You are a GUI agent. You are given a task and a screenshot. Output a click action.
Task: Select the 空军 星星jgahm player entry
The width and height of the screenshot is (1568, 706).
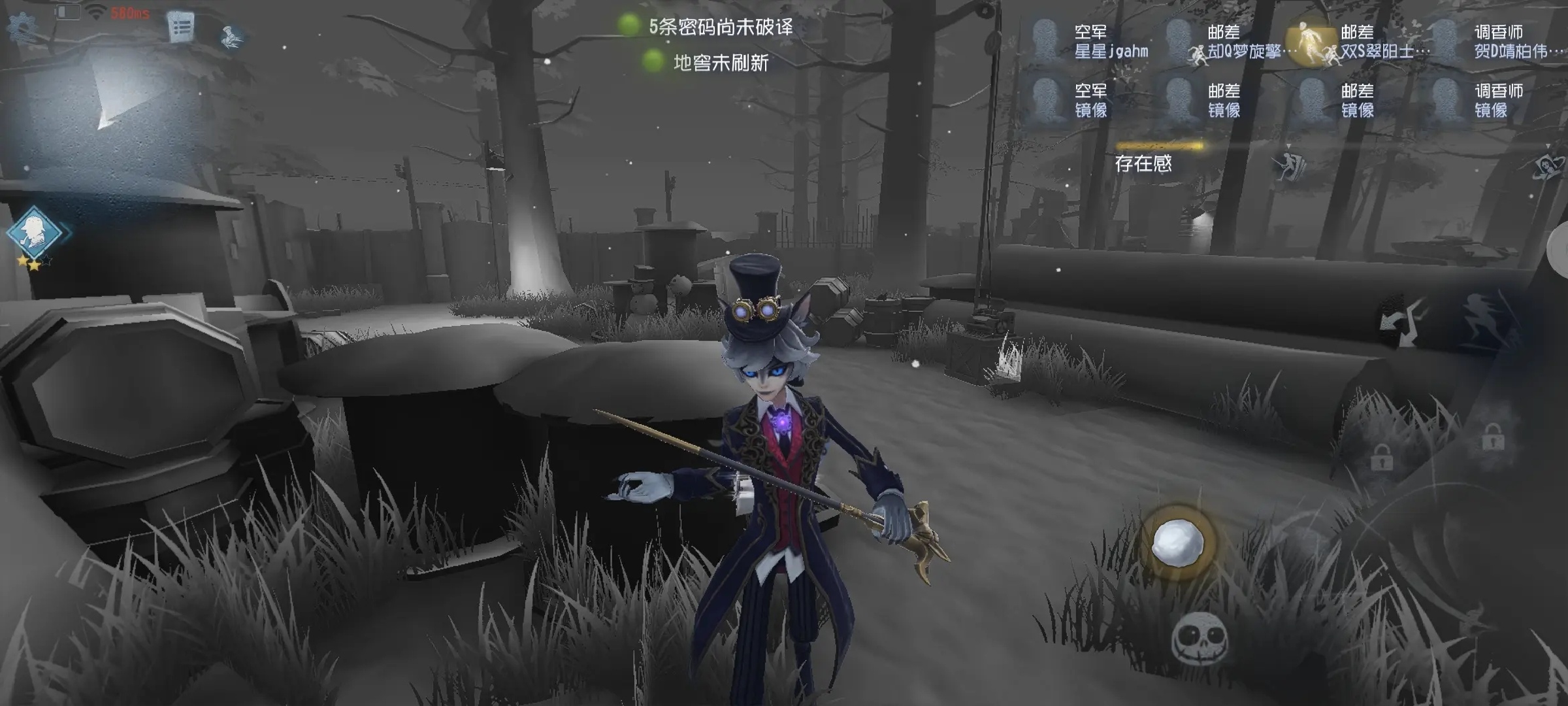coord(1090,41)
